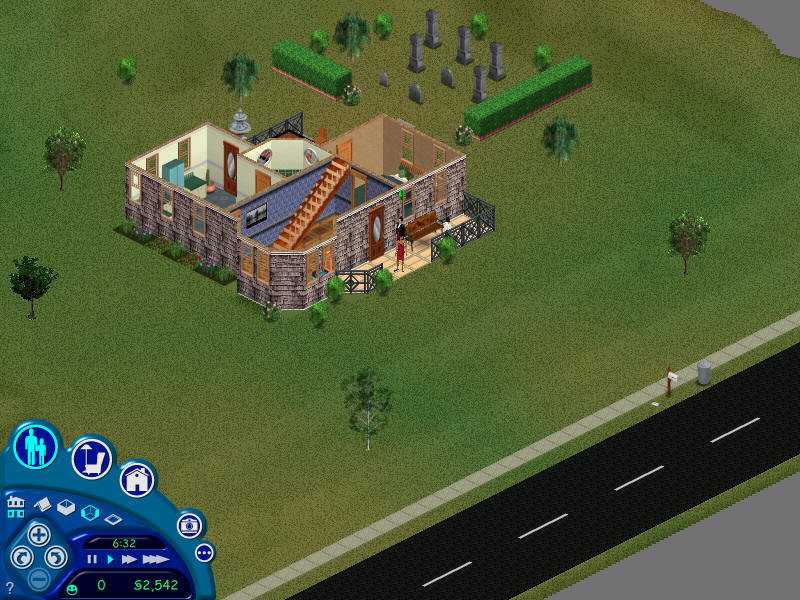The height and width of the screenshot is (600, 800).
Task: Rotate the view clockwise
Action: (x=57, y=557)
